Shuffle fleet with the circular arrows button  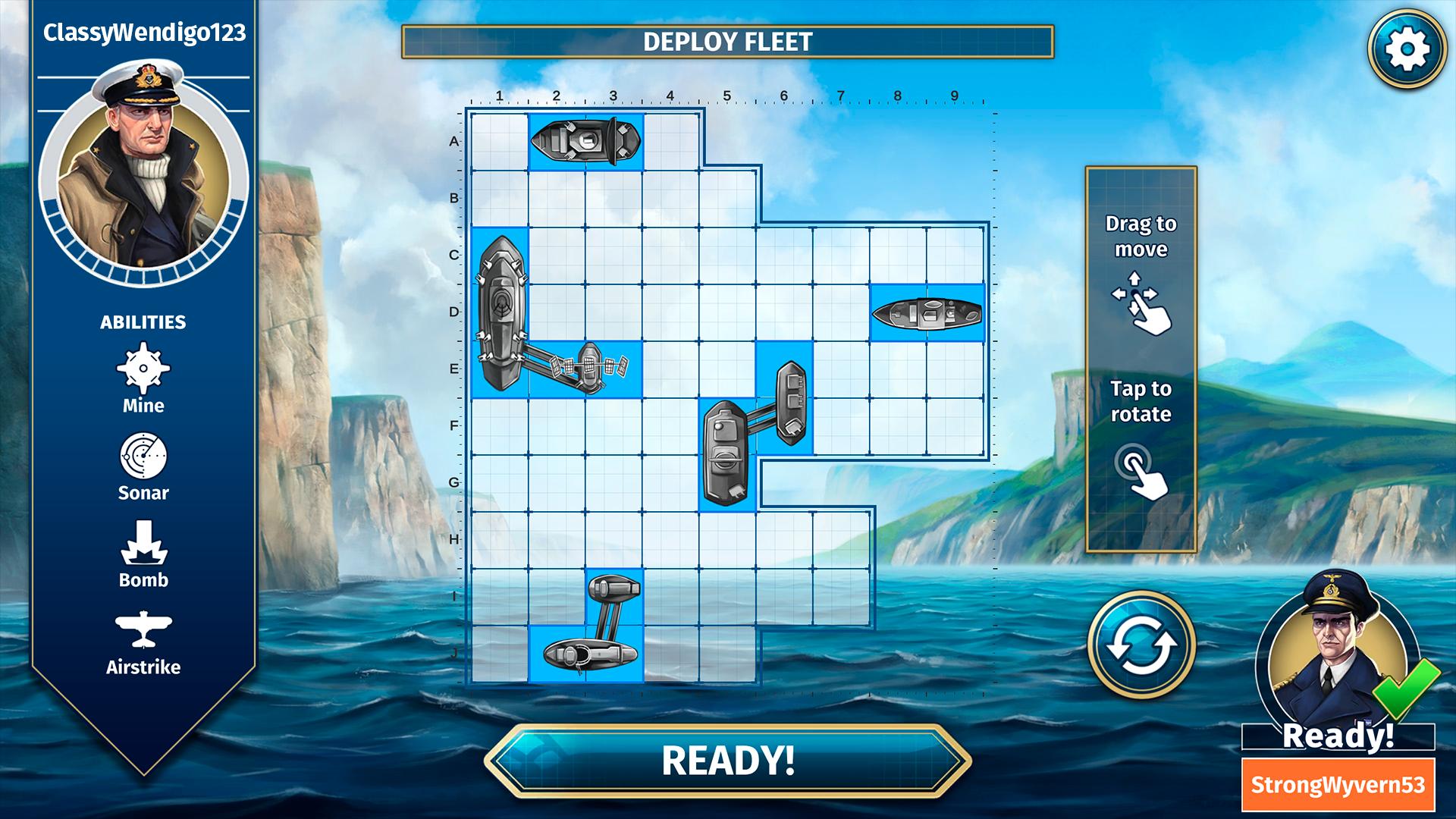pos(1141,645)
